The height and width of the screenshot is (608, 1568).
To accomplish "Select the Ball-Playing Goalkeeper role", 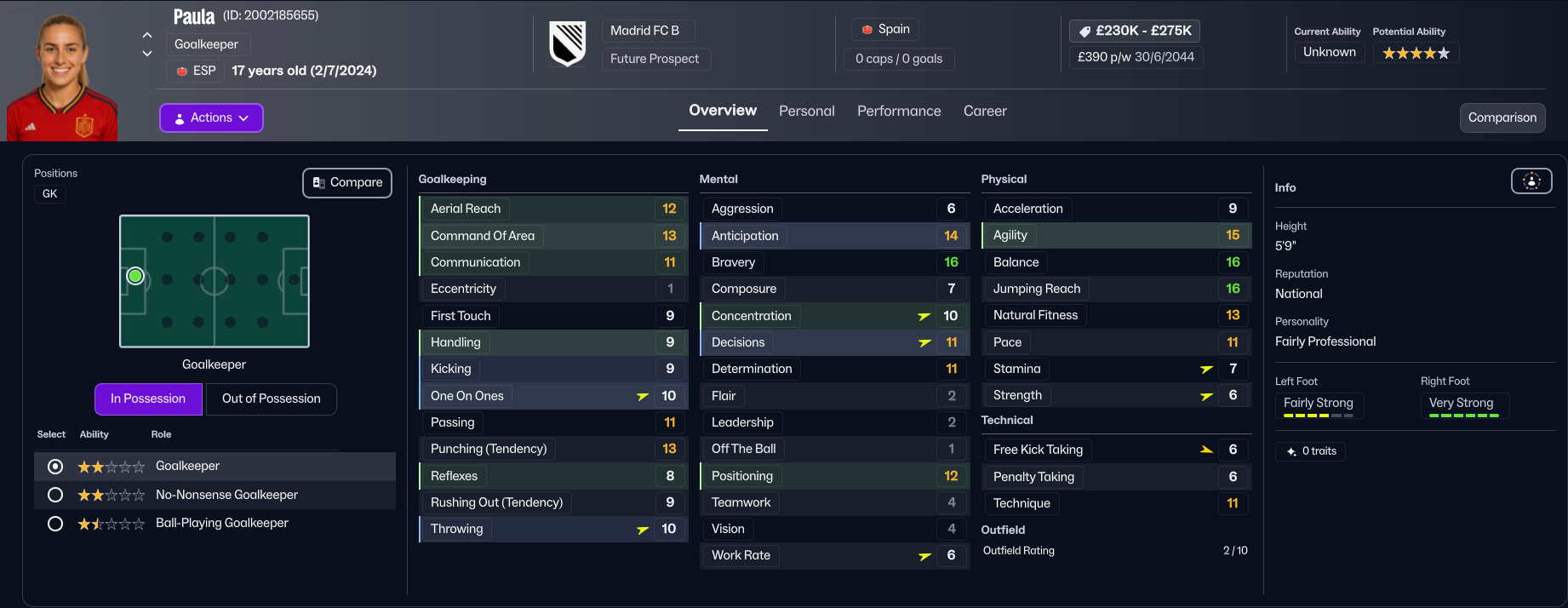I will coord(55,524).
